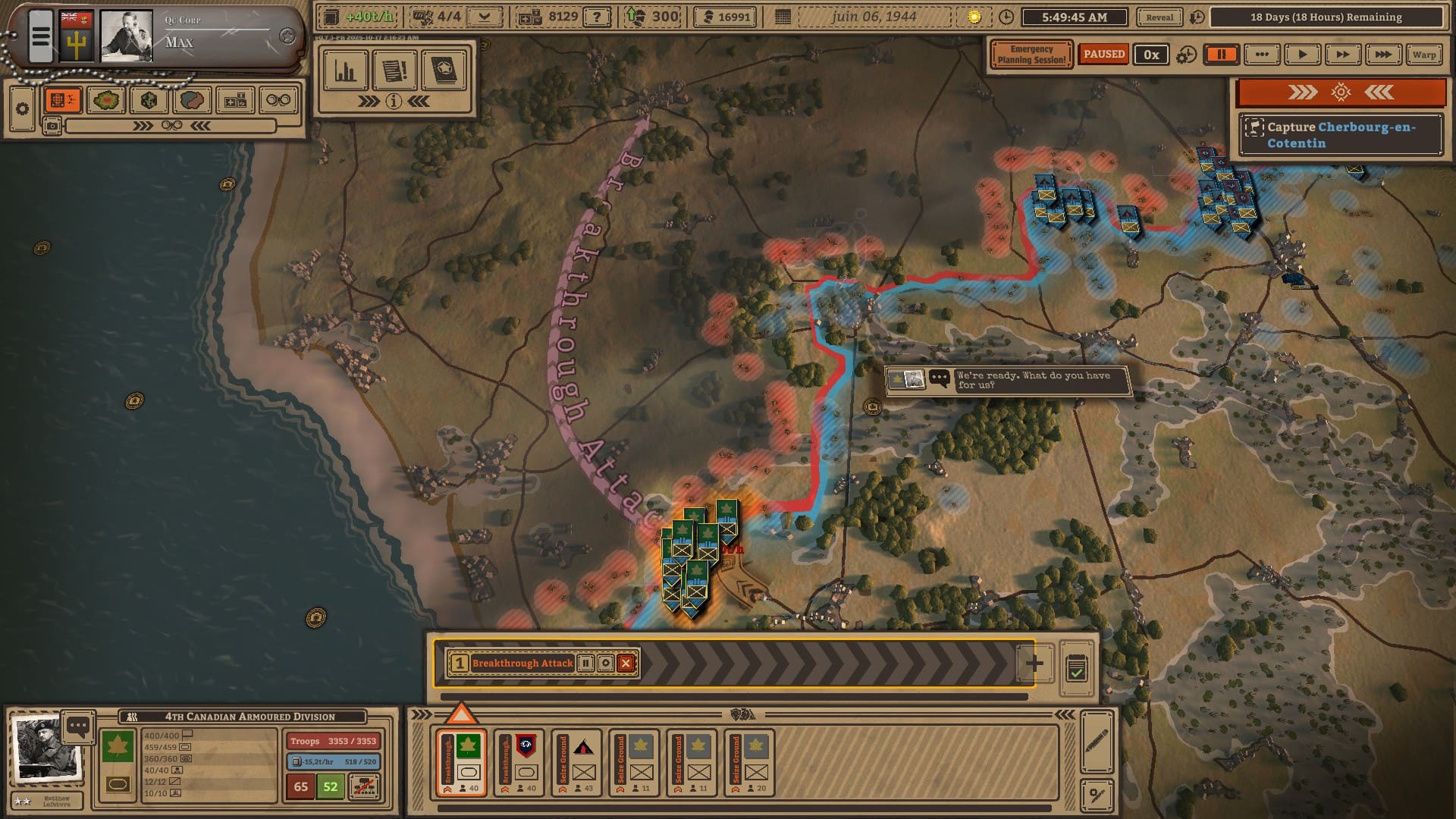Open the gear settings button
This screenshot has height=819, width=1456.
click(22, 109)
